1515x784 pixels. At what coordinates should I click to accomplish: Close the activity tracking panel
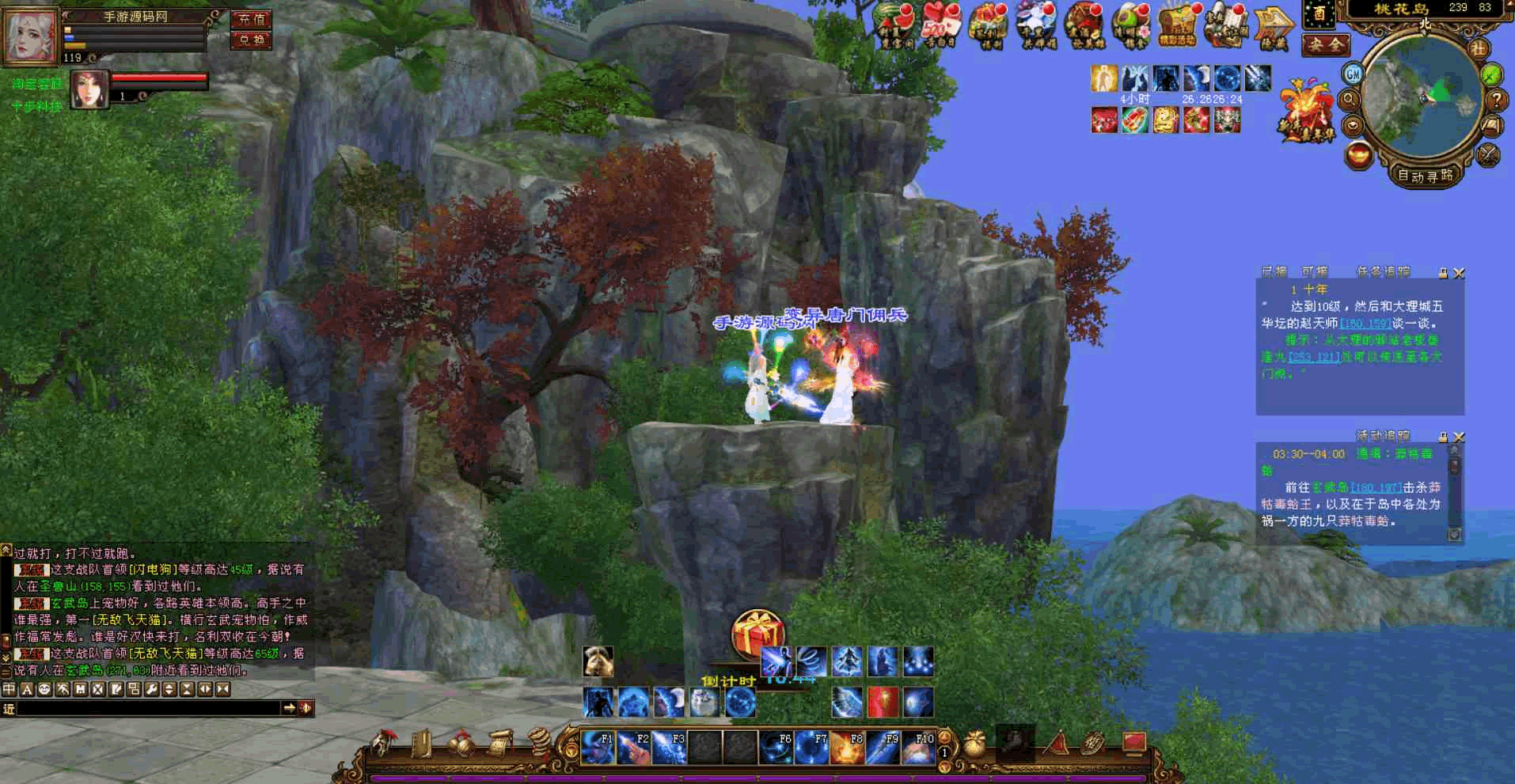click(x=1459, y=437)
